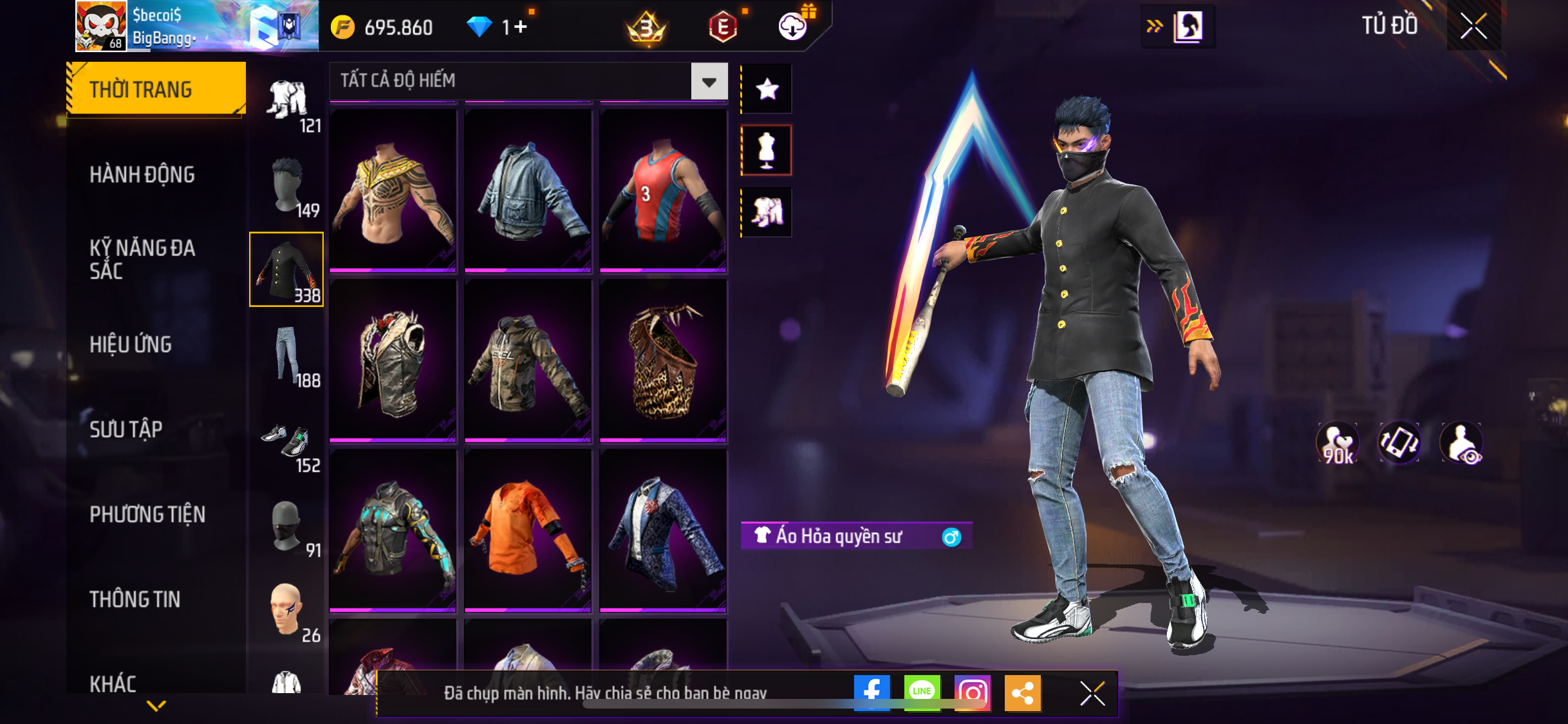This screenshot has height=724, width=1568.
Task: Dismiss the screenshot share banner
Action: click(1092, 693)
